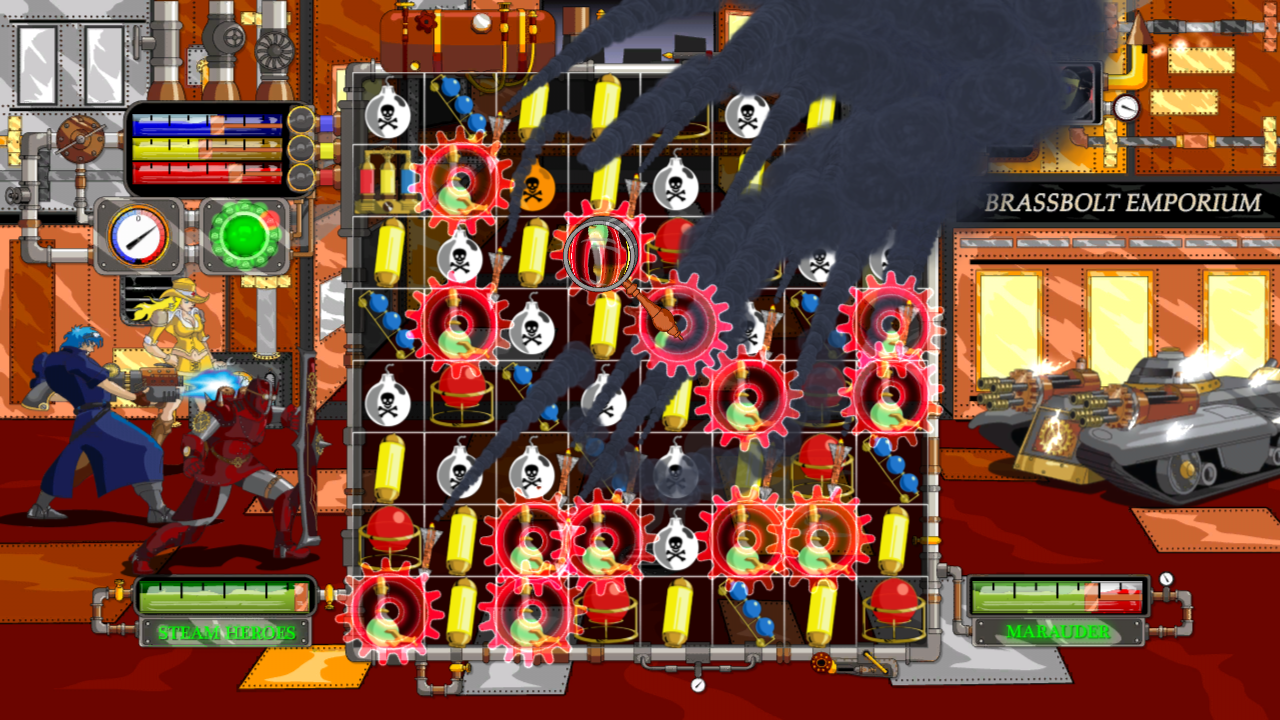Toggle the pressure gauge dial
This screenshot has width=1280, height=720.
click(x=137, y=234)
